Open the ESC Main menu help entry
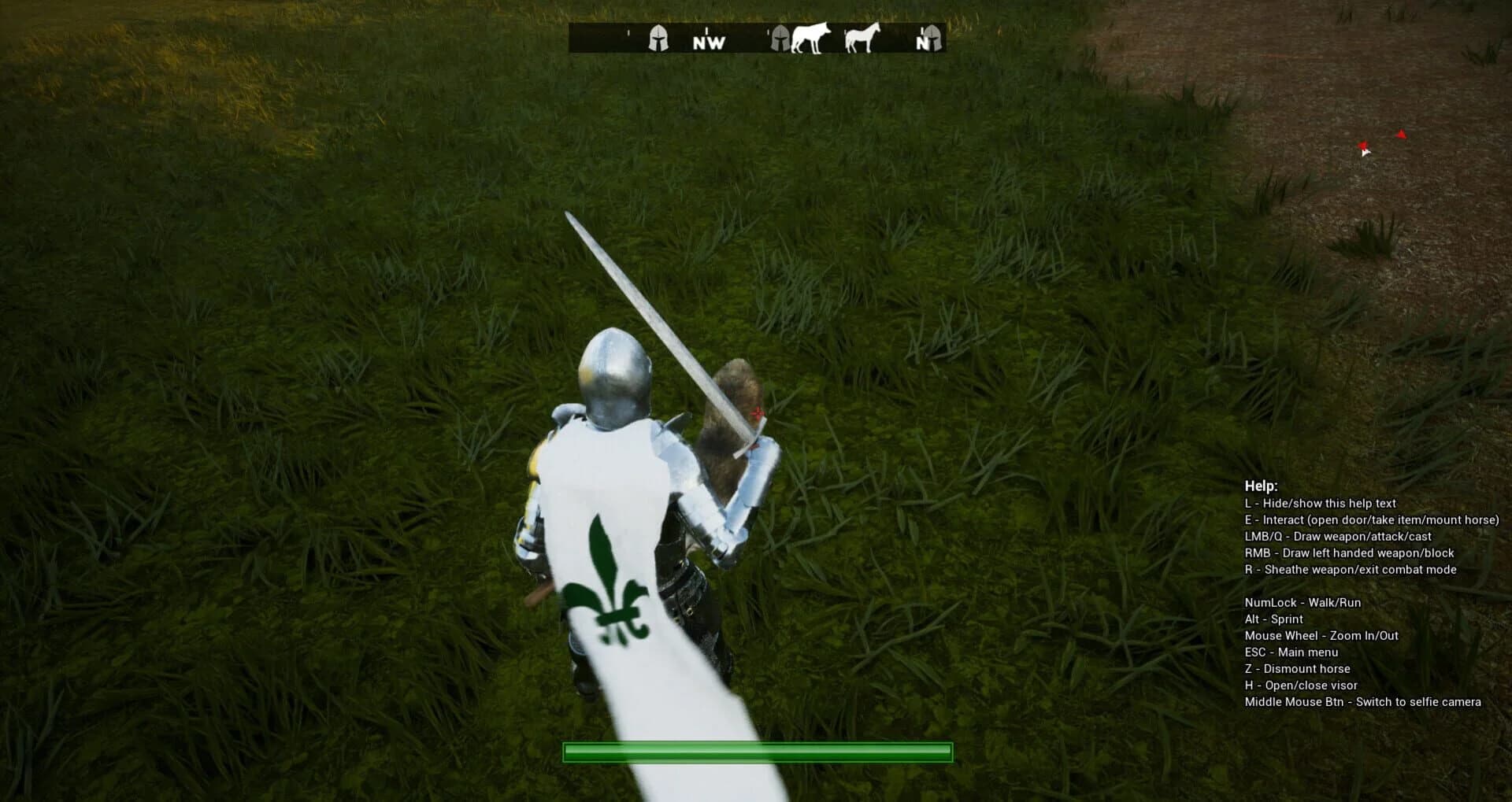This screenshot has width=1512, height=802. point(1291,652)
